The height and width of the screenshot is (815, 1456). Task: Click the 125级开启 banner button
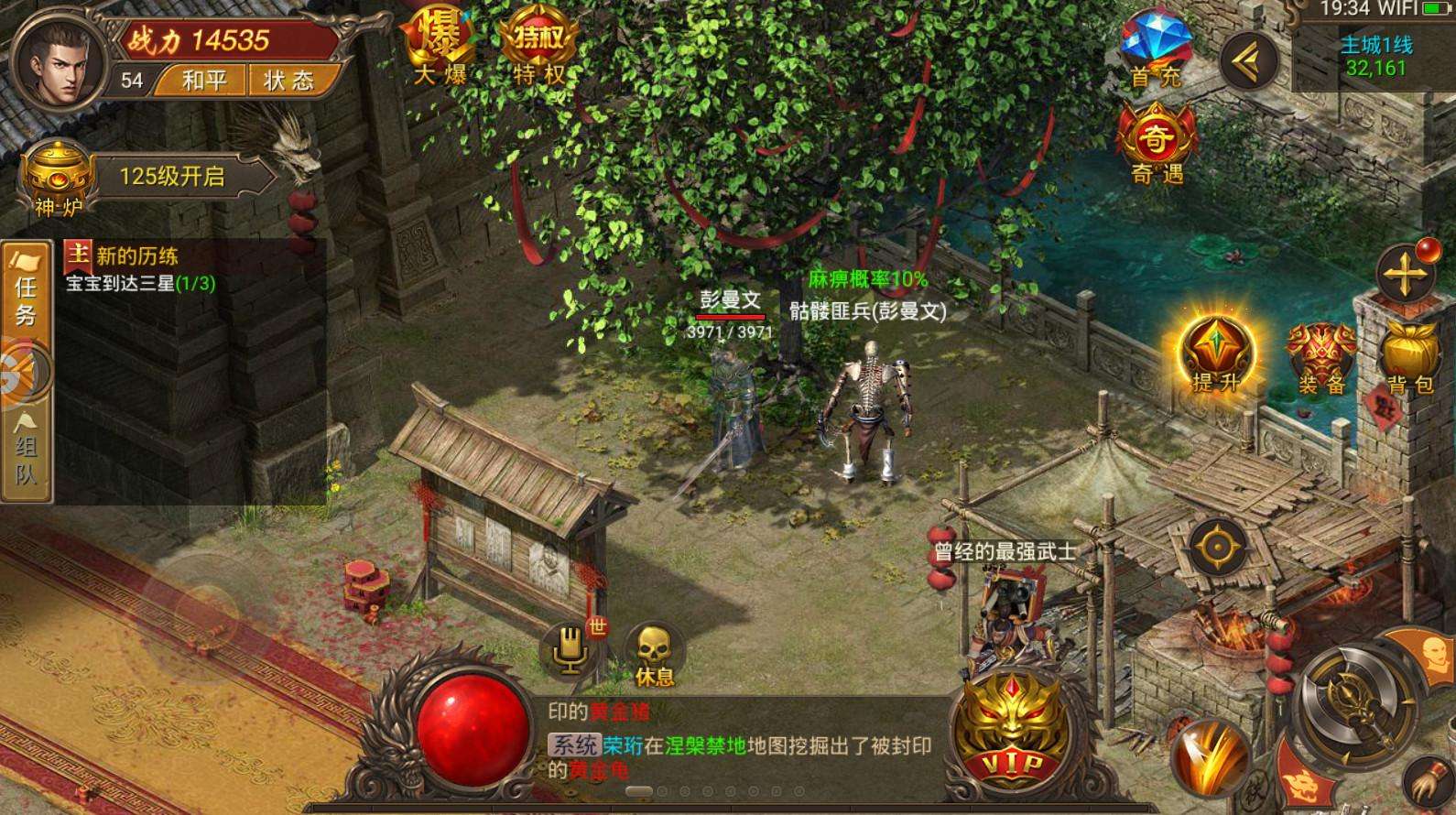(x=172, y=177)
